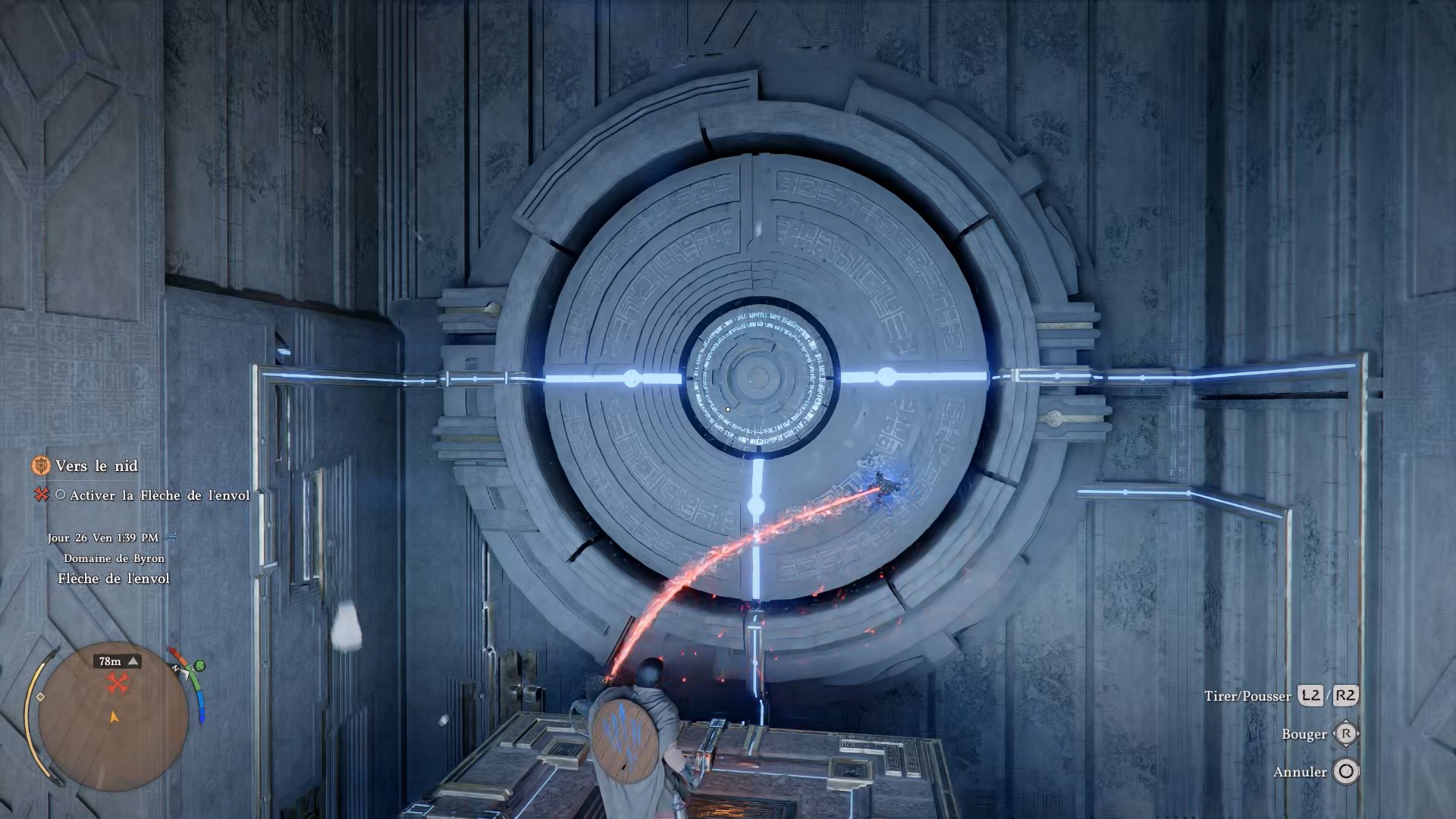Open the "Vers le nid" quest tracker
1456x819 pixels.
pyautogui.click(x=96, y=466)
